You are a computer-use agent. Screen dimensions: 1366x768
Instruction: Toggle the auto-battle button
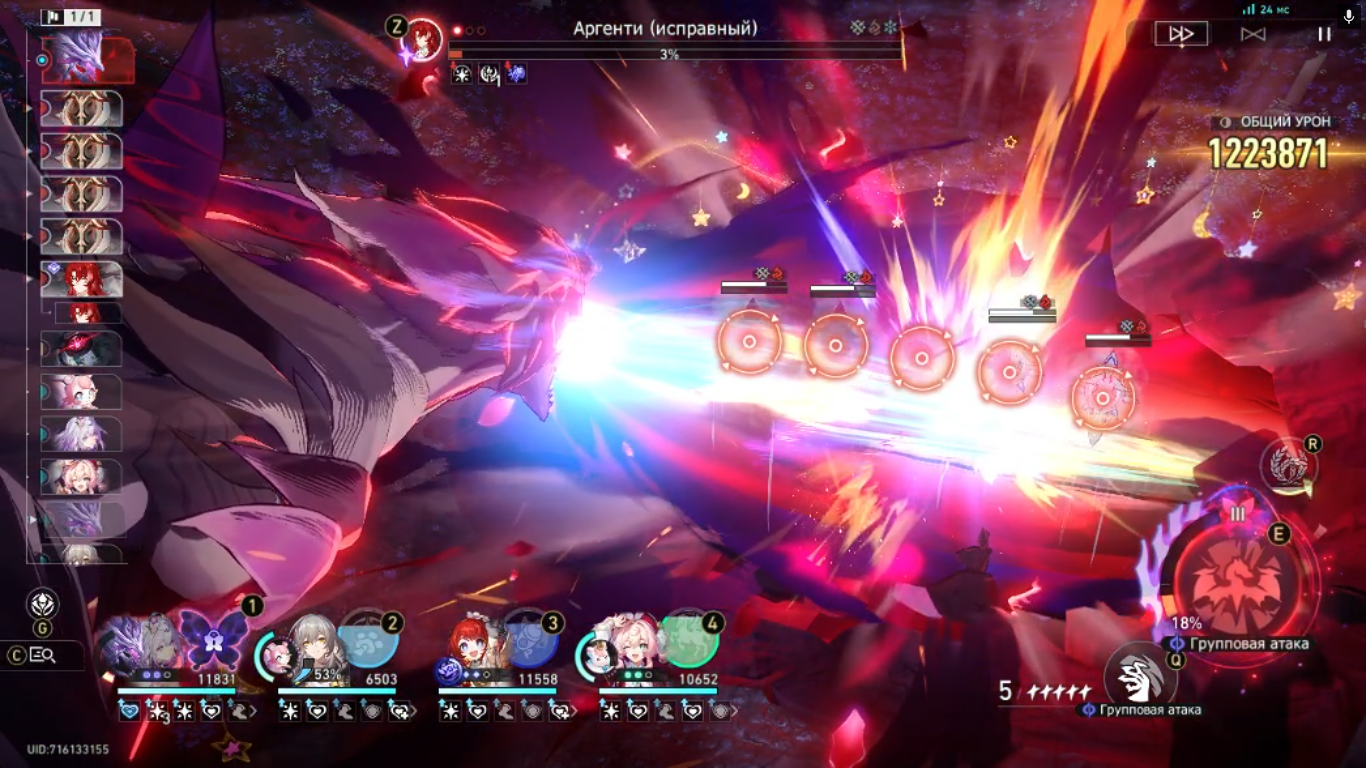pos(1253,34)
